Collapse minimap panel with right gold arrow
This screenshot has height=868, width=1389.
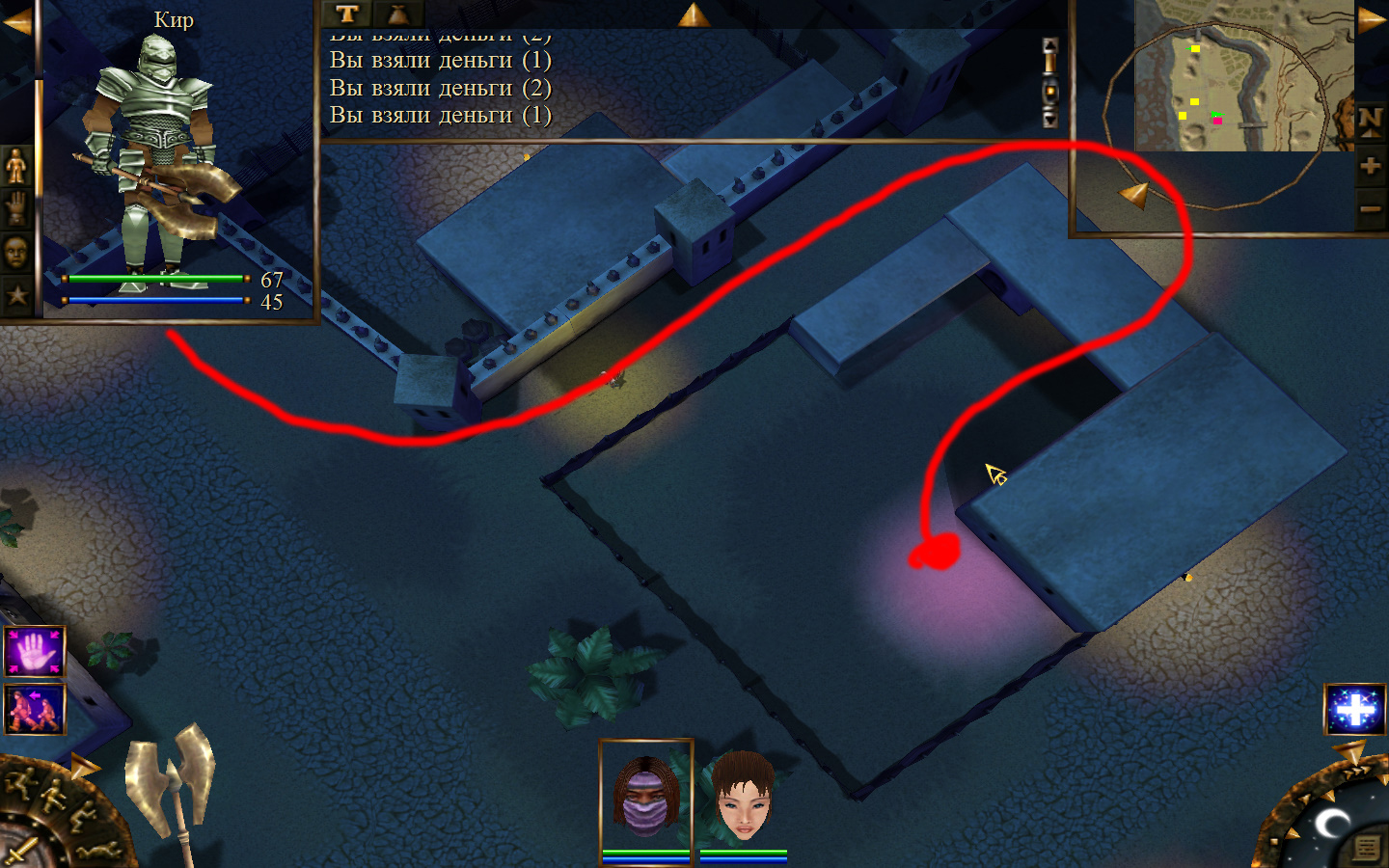click(x=1371, y=20)
